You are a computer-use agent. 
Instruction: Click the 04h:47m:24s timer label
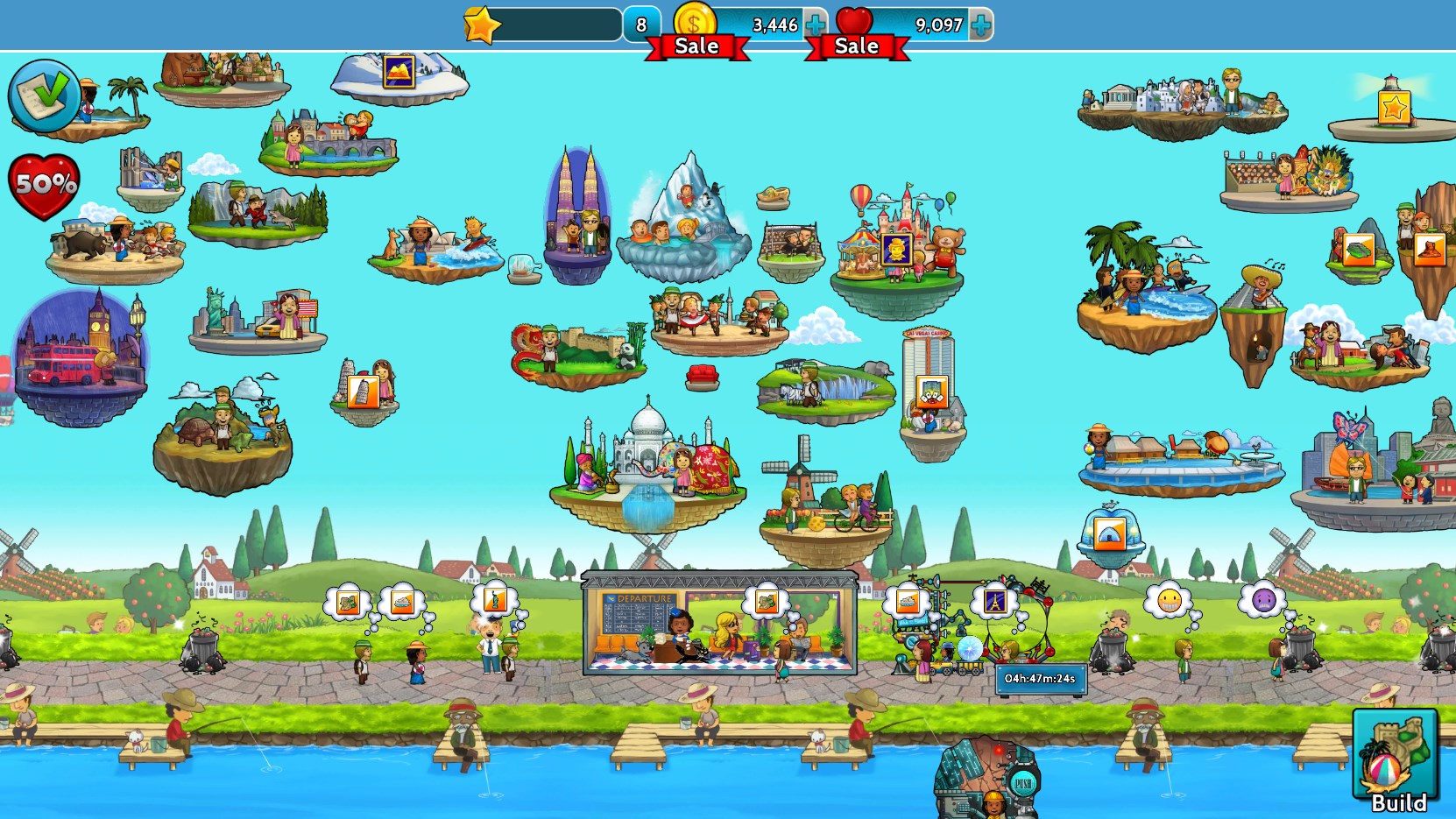coord(1040,679)
